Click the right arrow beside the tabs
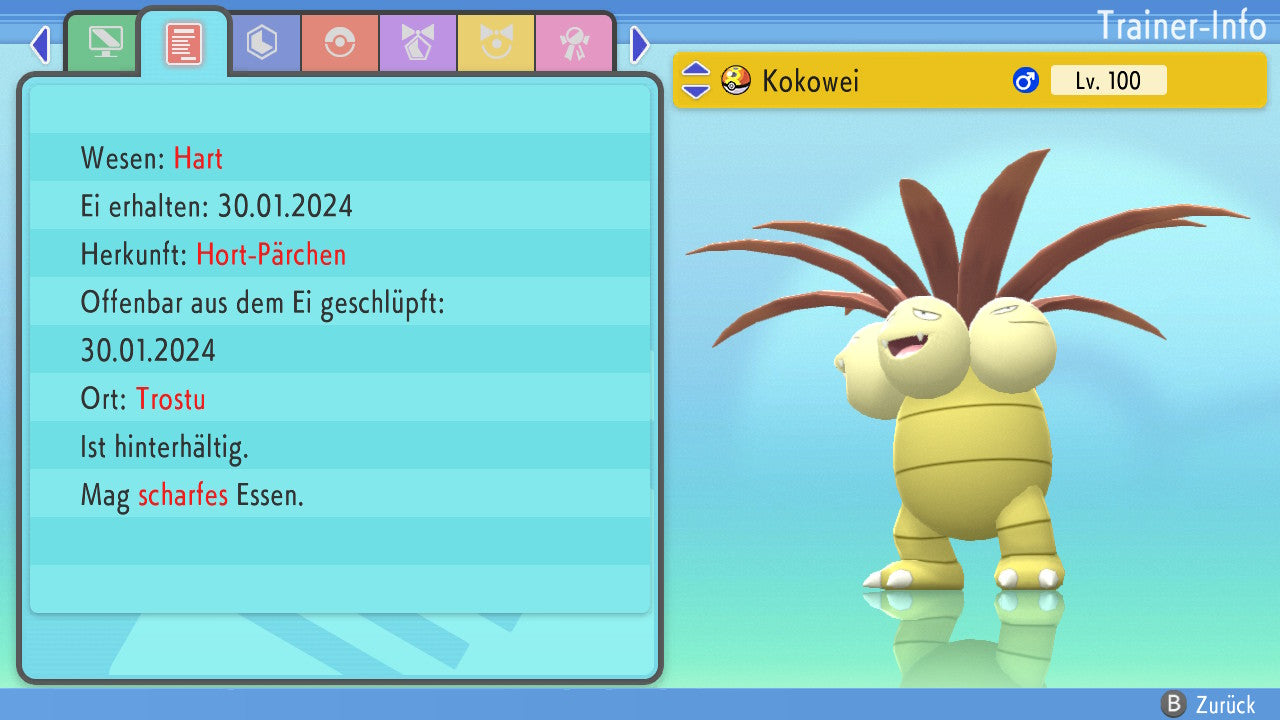Screen dimensions: 1280x720 [640, 44]
